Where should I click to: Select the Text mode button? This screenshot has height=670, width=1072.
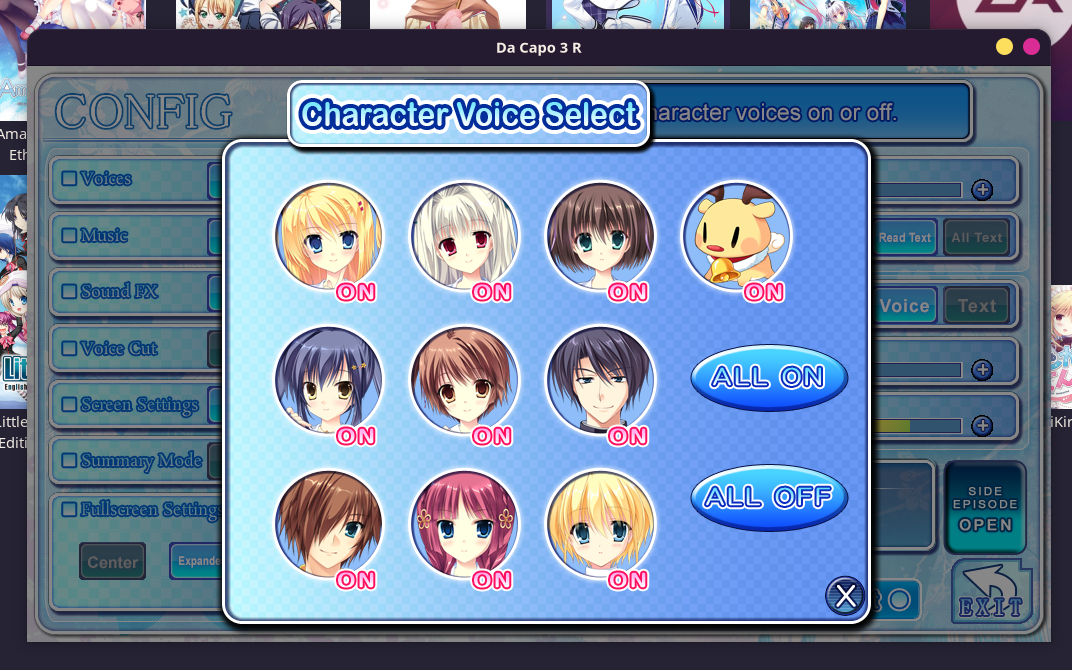[x=976, y=307]
